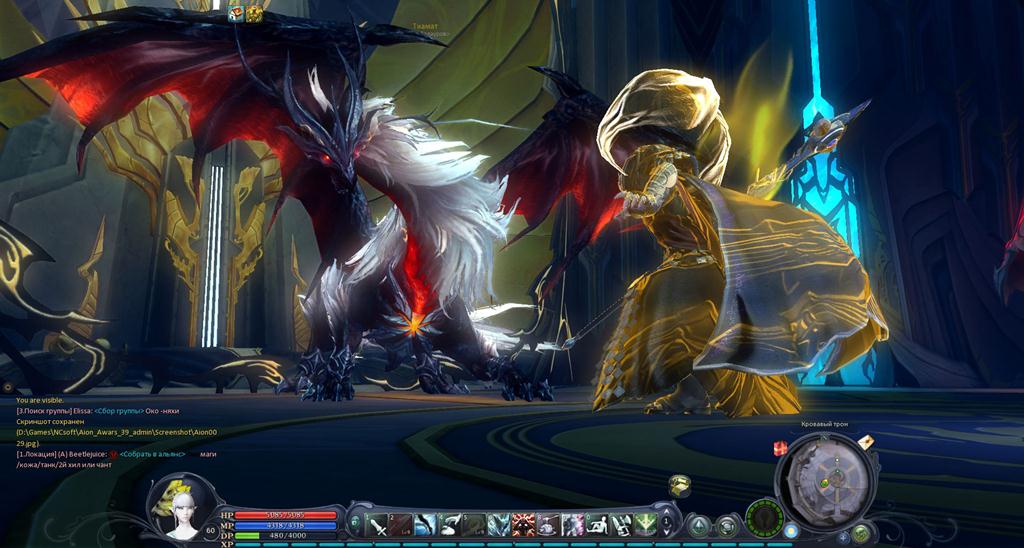Select the Тиамат boss name label
The height and width of the screenshot is (548, 1024).
pos(425,28)
